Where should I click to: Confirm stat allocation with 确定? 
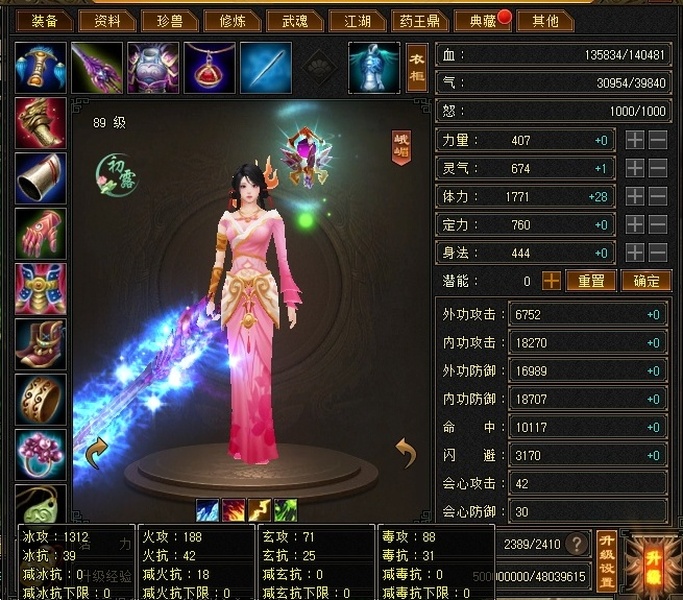[645, 281]
